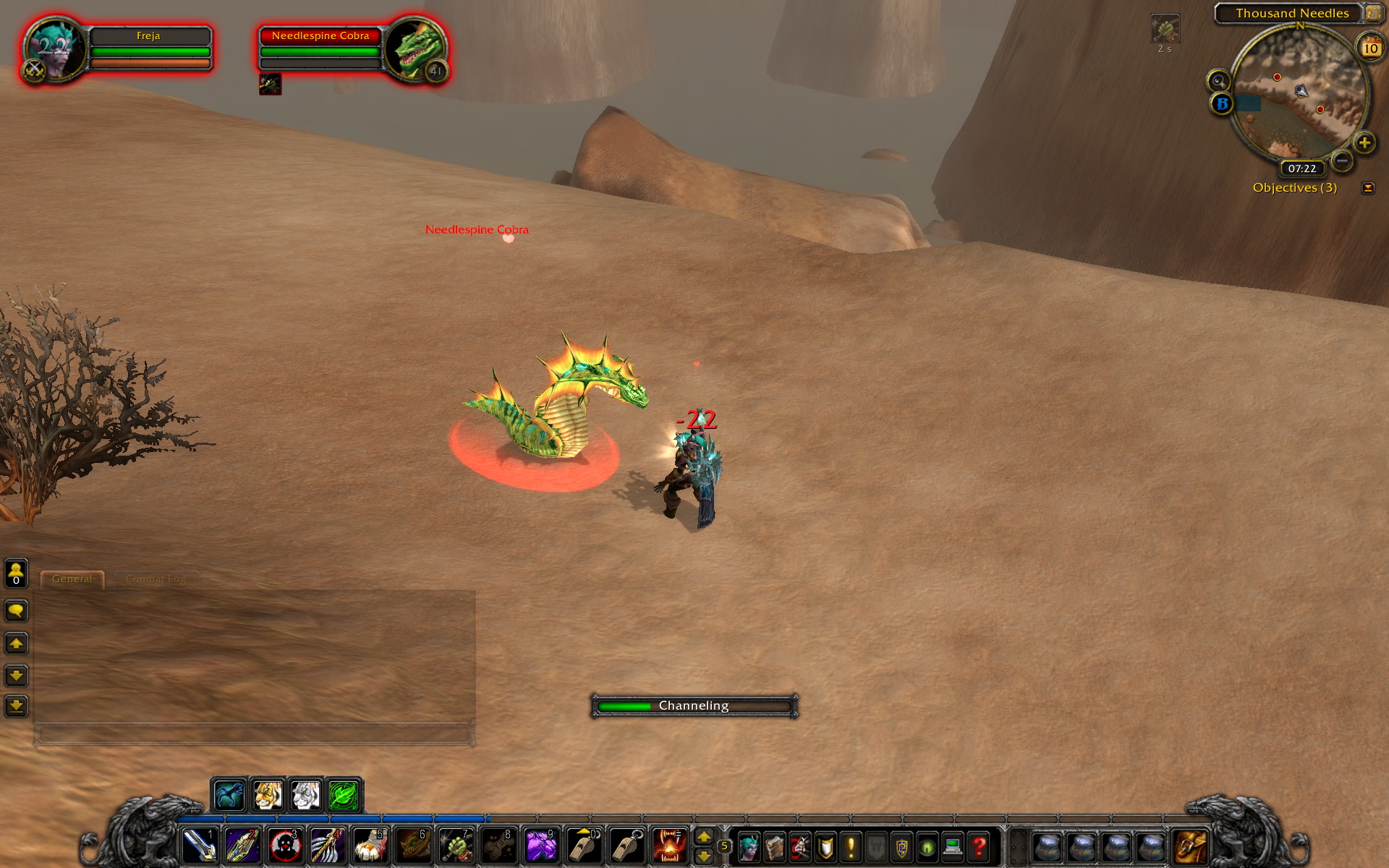Open the backpack on the bag bar

tap(1189, 845)
